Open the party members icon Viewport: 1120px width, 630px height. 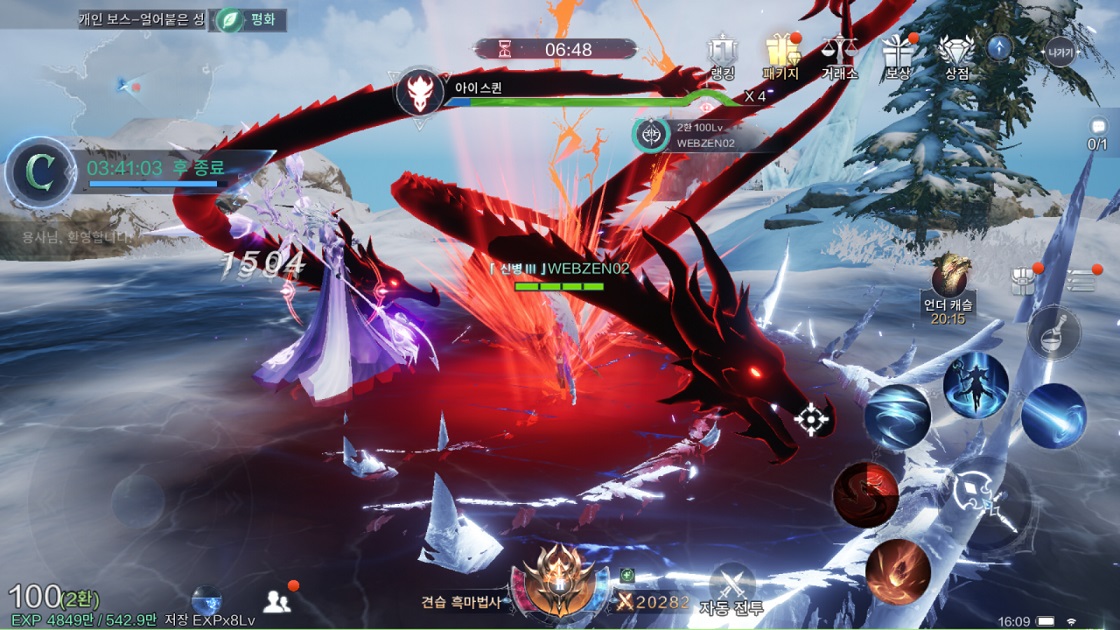pos(277,601)
